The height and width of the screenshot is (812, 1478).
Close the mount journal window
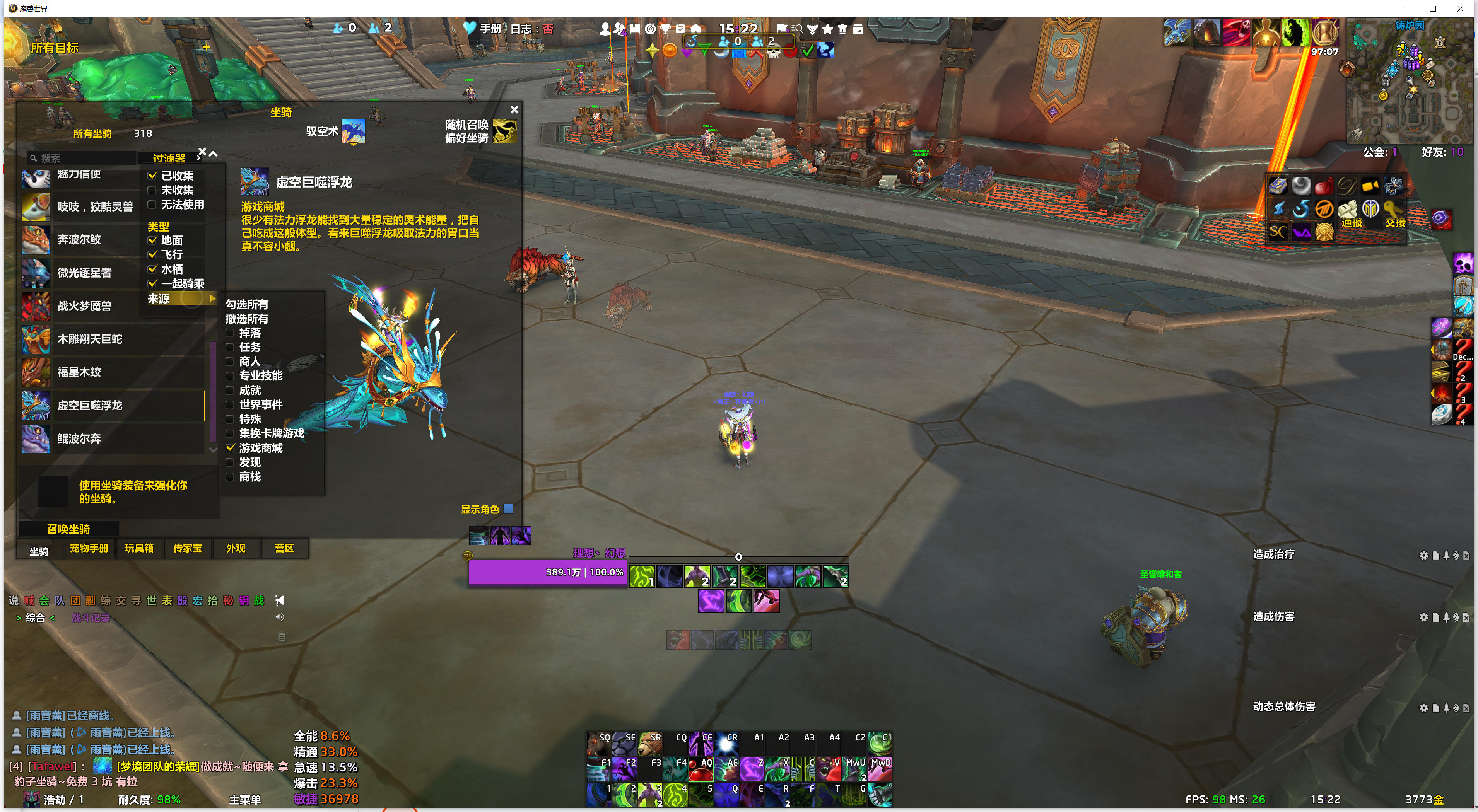pyautogui.click(x=514, y=109)
